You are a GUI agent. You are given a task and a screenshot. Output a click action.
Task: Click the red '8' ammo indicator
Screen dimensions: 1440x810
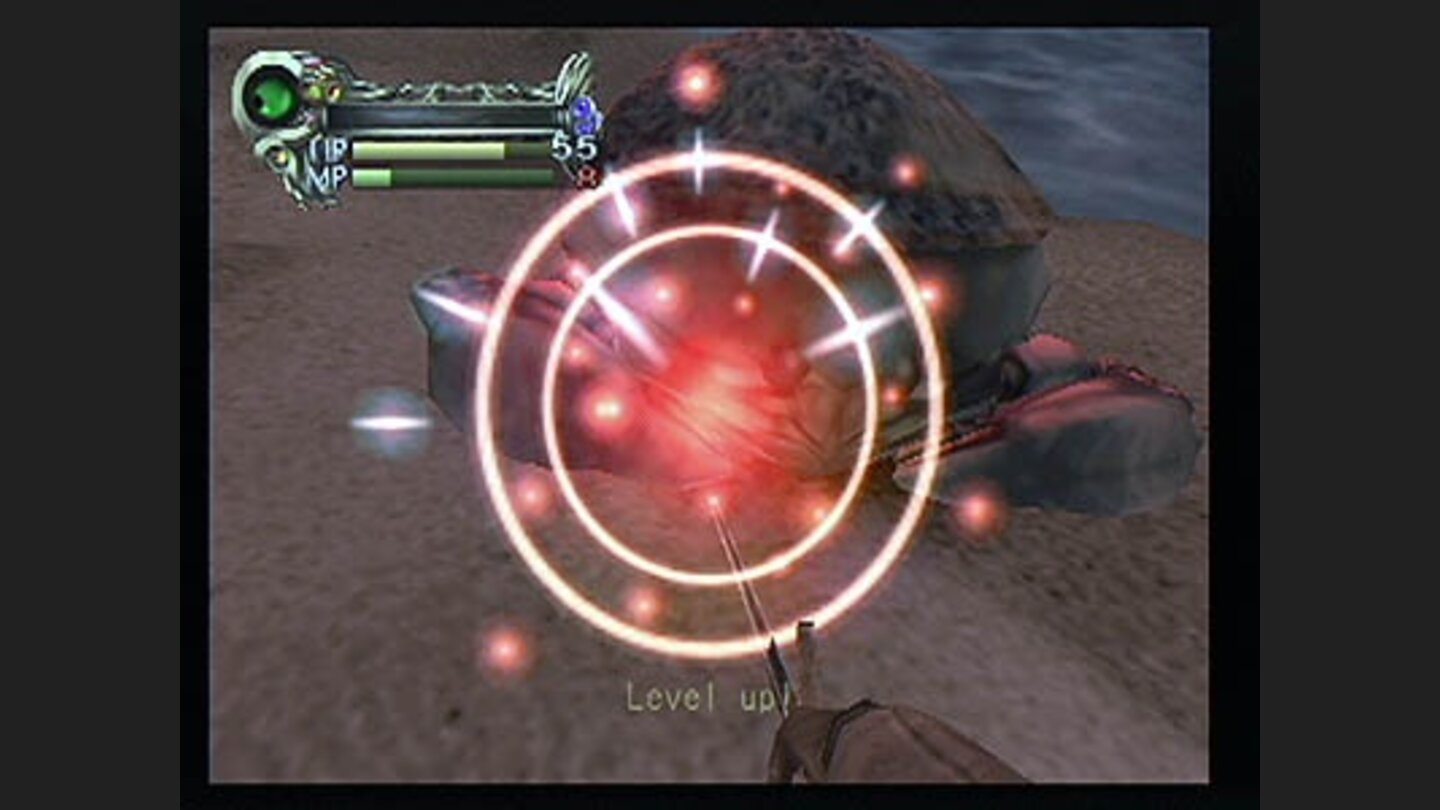click(x=586, y=177)
